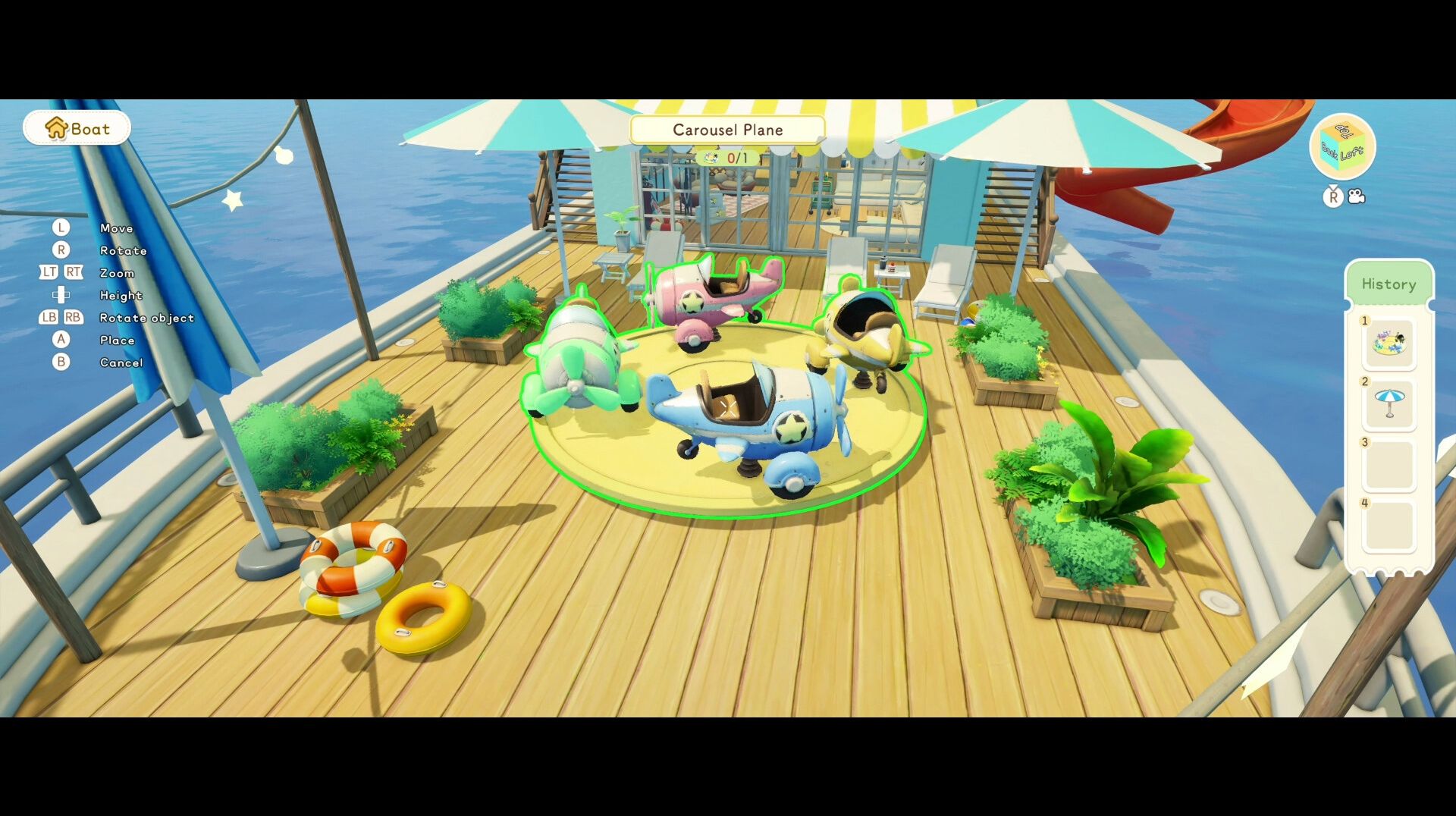Click the 0/1 placement progress counter
The height and width of the screenshot is (816, 1456).
[x=727, y=158]
